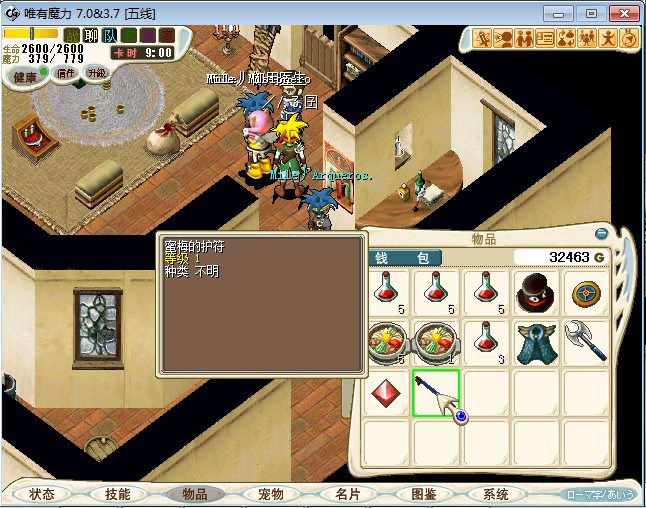646x508 pixels.
Task: Select the battle axe item
Action: point(586,342)
